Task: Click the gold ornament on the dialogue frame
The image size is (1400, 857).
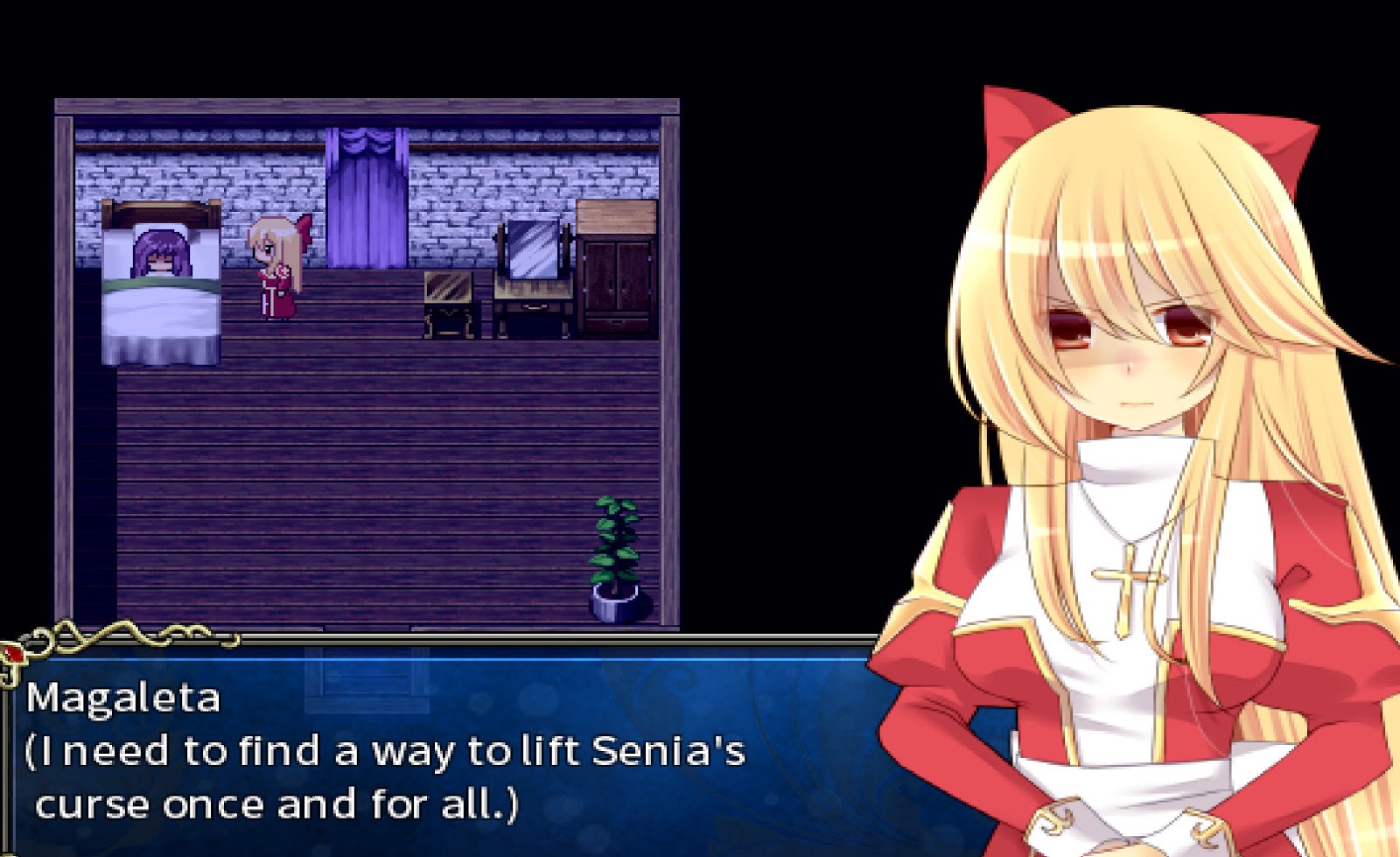Action: coord(87,632)
